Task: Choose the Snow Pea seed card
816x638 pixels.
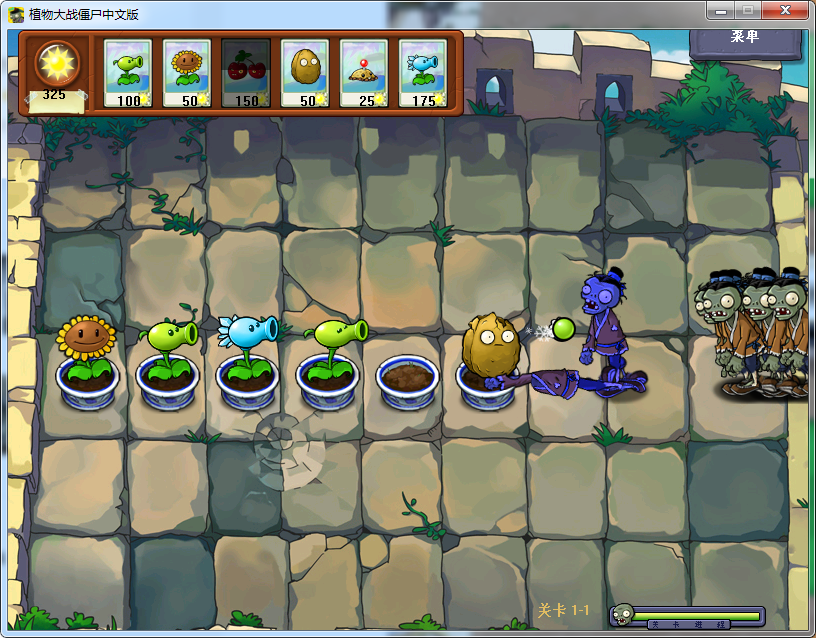Action: 423,73
